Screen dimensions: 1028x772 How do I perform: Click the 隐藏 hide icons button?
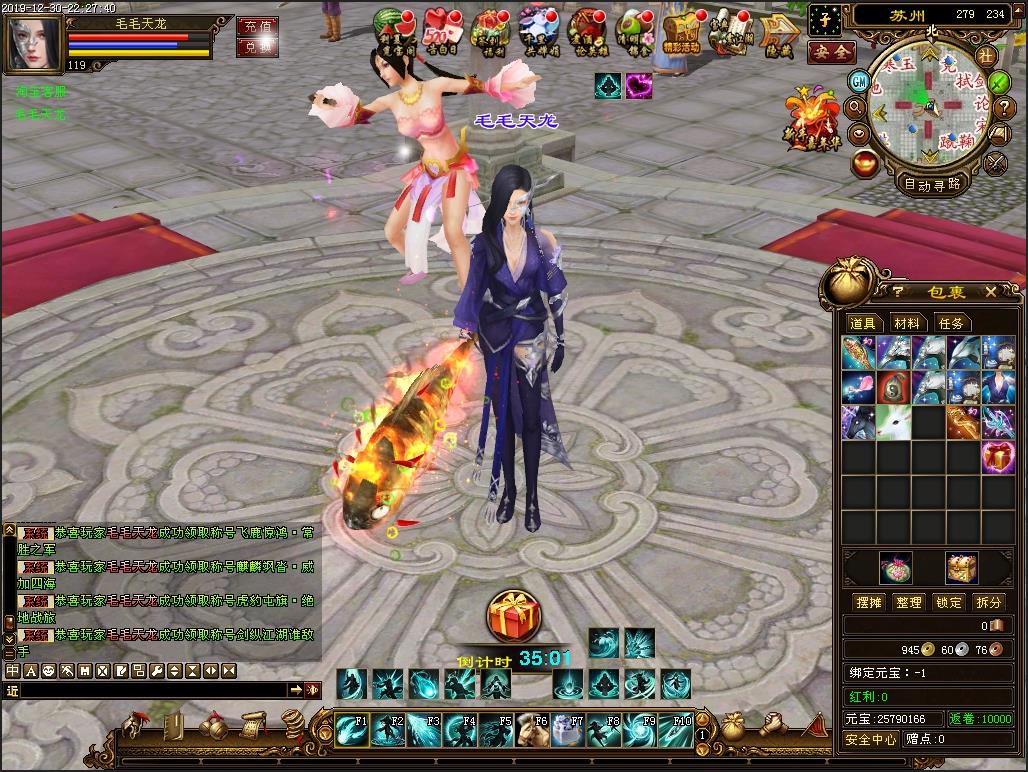click(x=777, y=31)
